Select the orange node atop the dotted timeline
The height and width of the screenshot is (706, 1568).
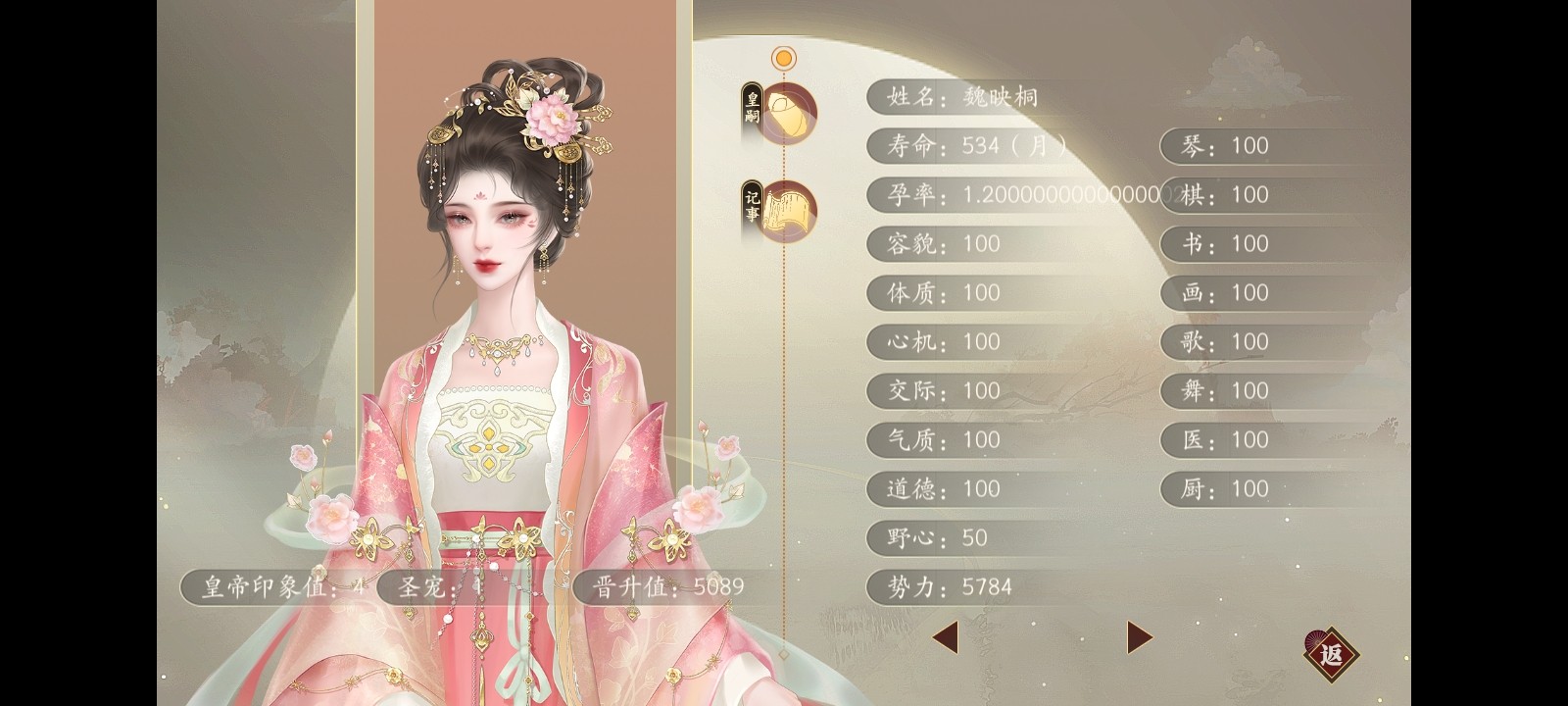(x=781, y=57)
